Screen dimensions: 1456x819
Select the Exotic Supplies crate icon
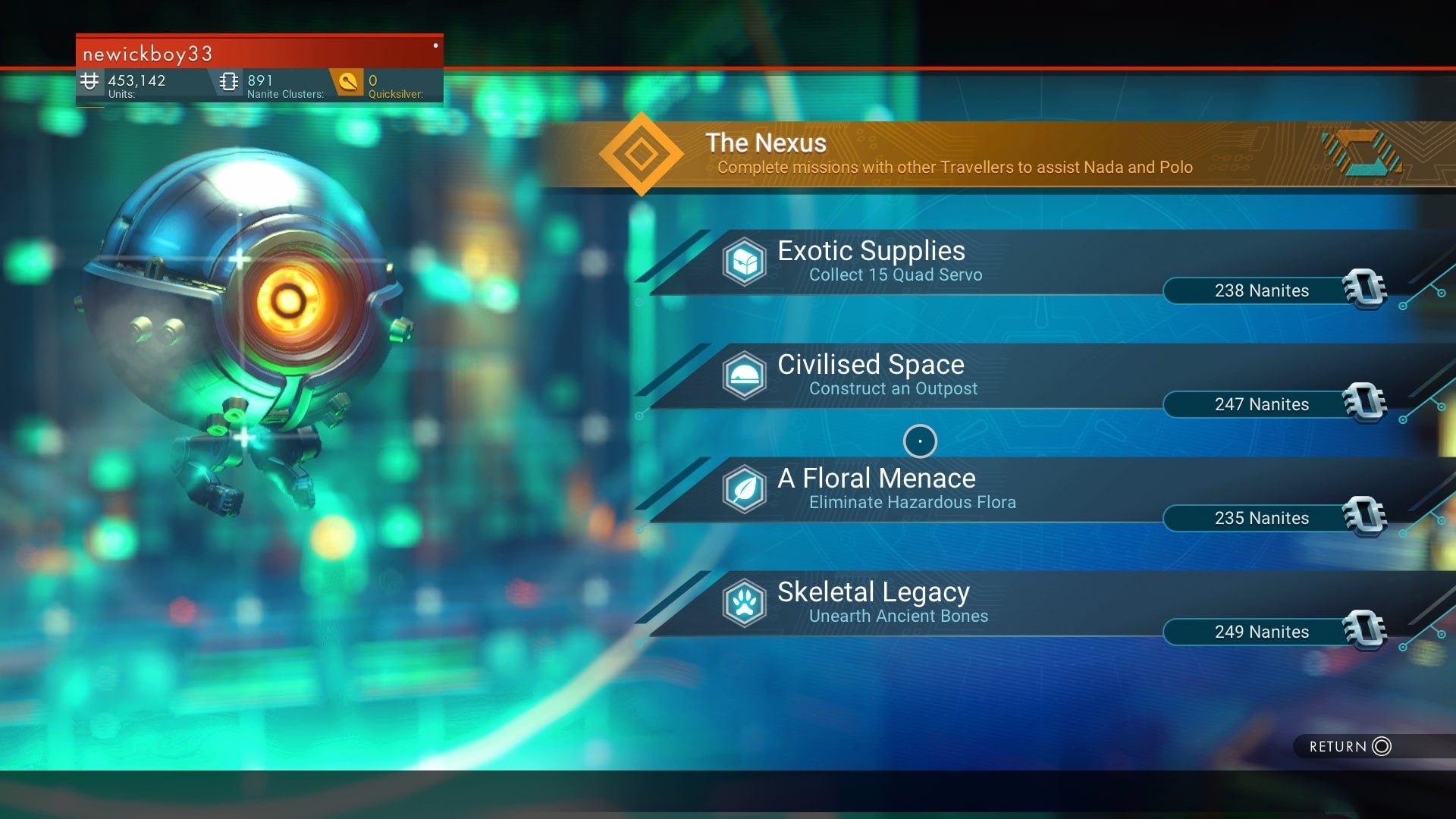tap(745, 262)
